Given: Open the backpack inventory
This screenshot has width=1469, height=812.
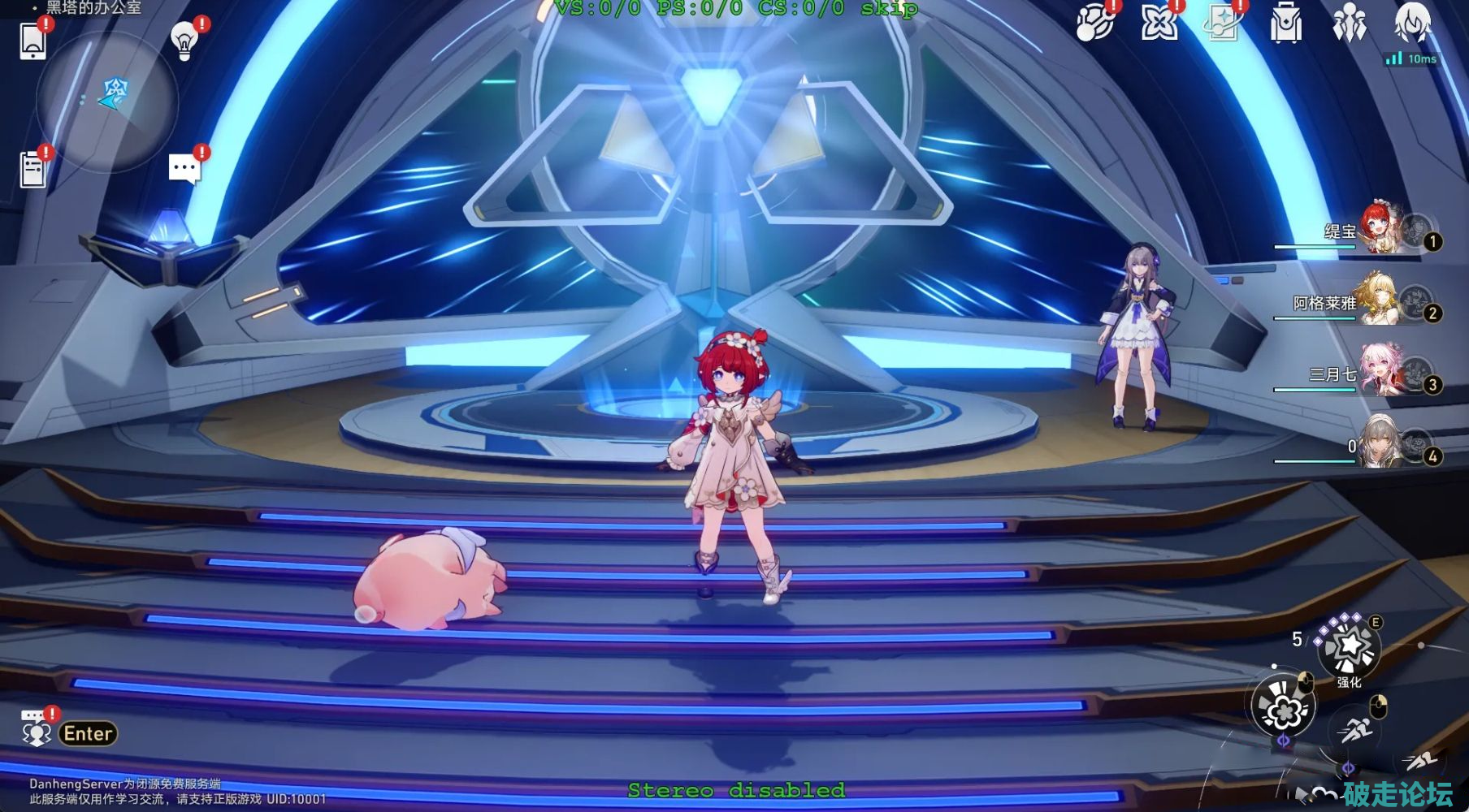Looking at the screenshot, I should click(1285, 23).
